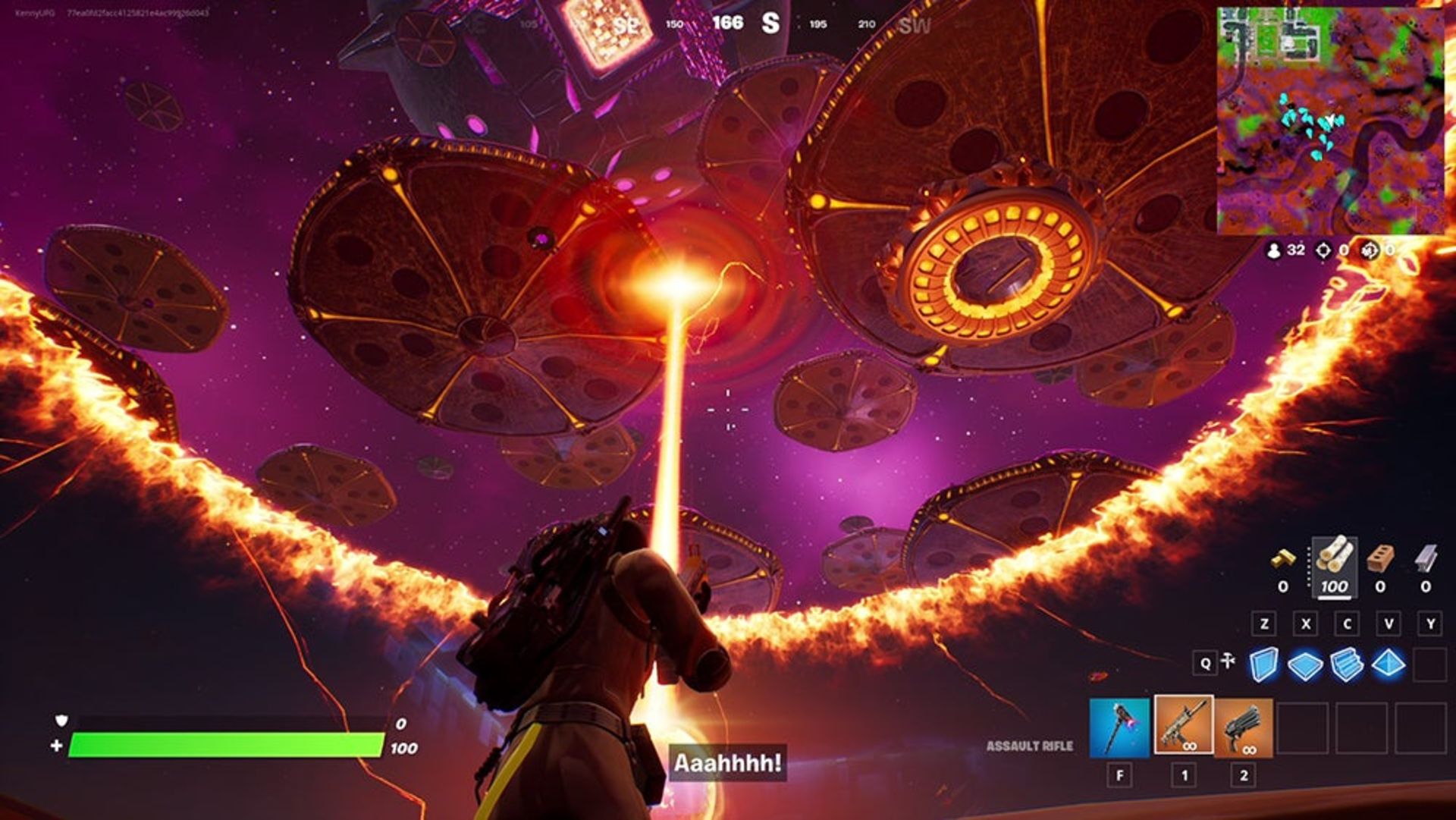Viewport: 1456px width, 820px height.
Task: Pick the stairs building piece
Action: click(x=1347, y=664)
